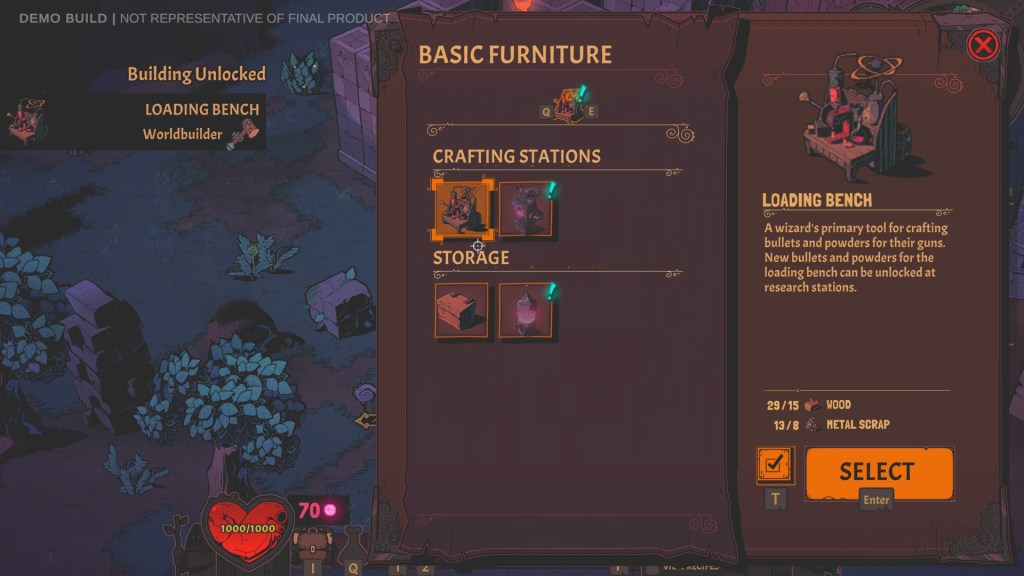Click the orange SELECT button
The image size is (1024, 576).
tap(878, 472)
